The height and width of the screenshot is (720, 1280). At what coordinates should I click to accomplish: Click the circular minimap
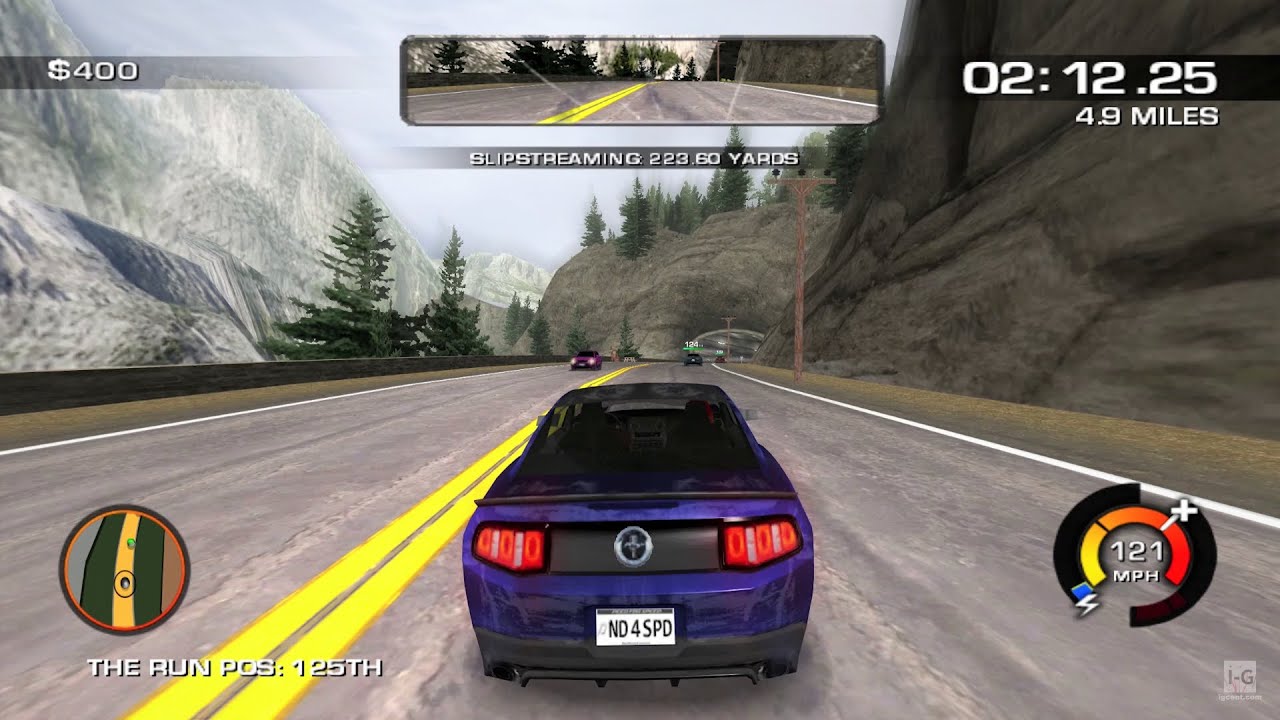(124, 570)
